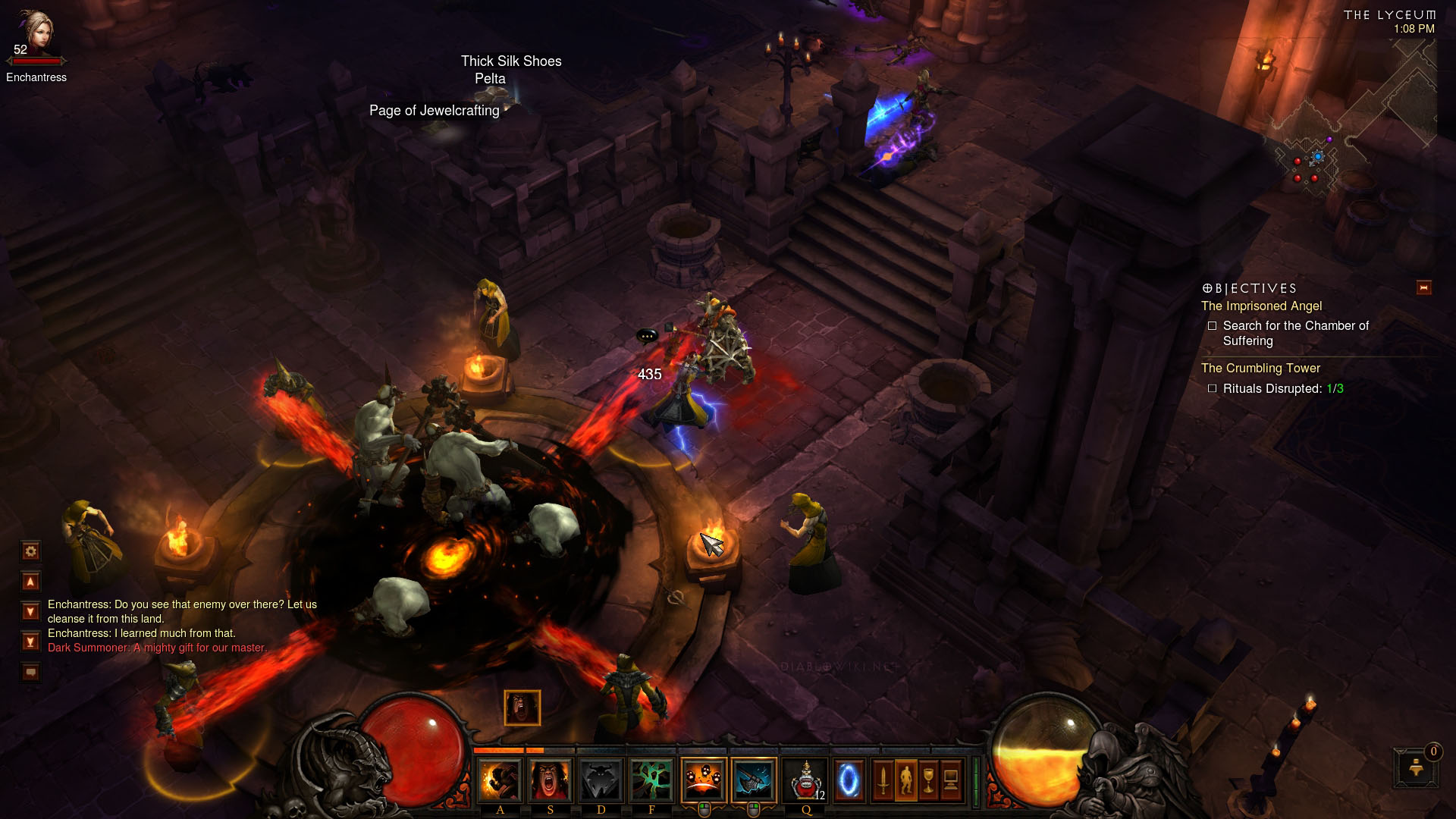Open the game menu computer button
Screen dimensions: 1456x819
coord(951,780)
